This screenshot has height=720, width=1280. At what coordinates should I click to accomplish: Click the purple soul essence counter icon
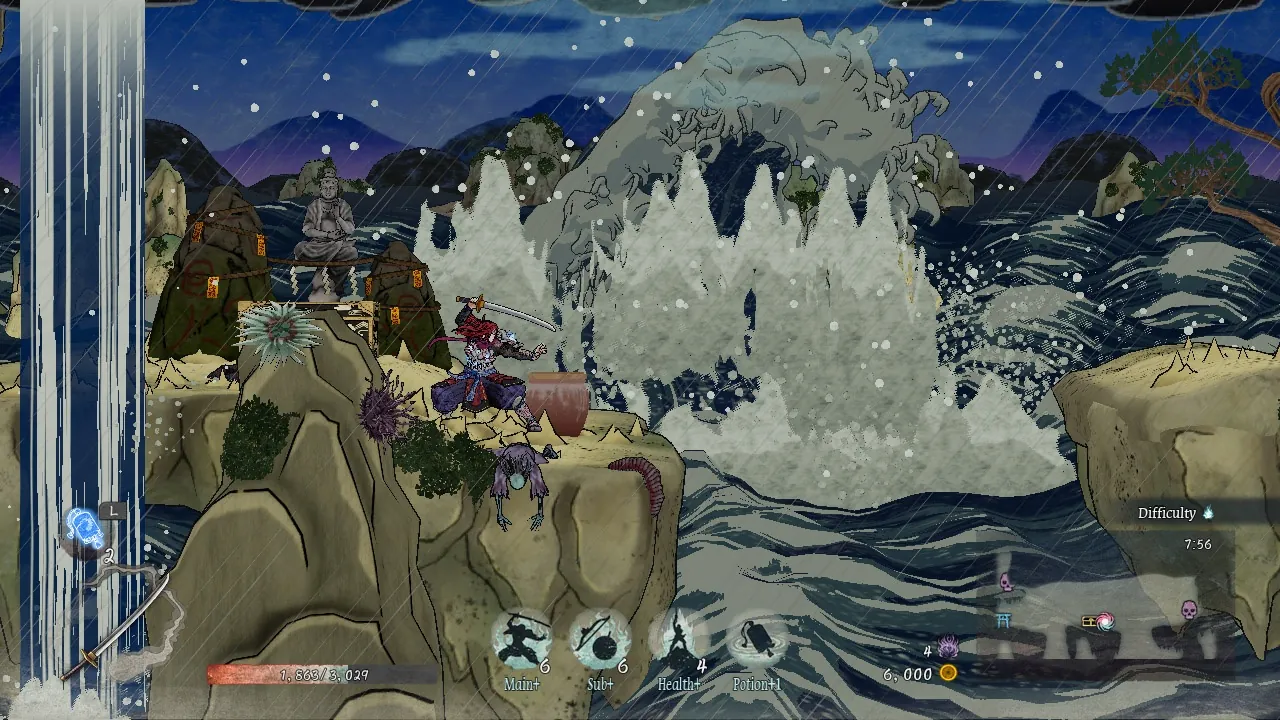[949, 647]
